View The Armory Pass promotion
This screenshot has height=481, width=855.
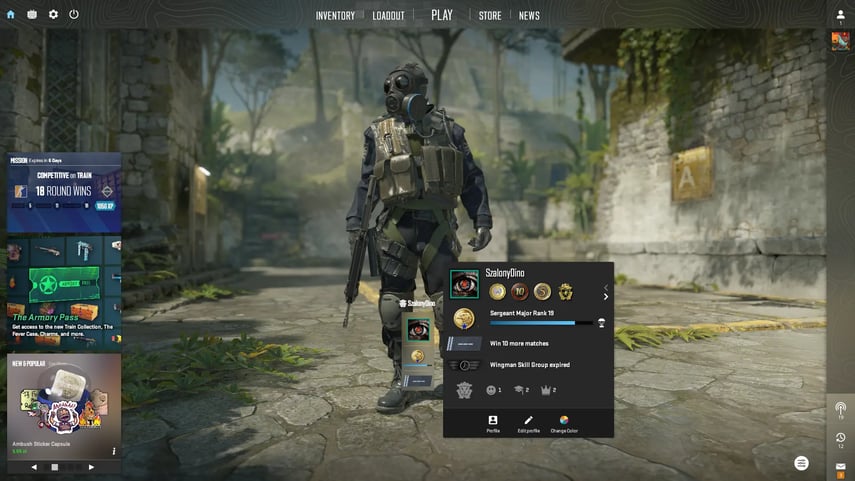point(64,292)
